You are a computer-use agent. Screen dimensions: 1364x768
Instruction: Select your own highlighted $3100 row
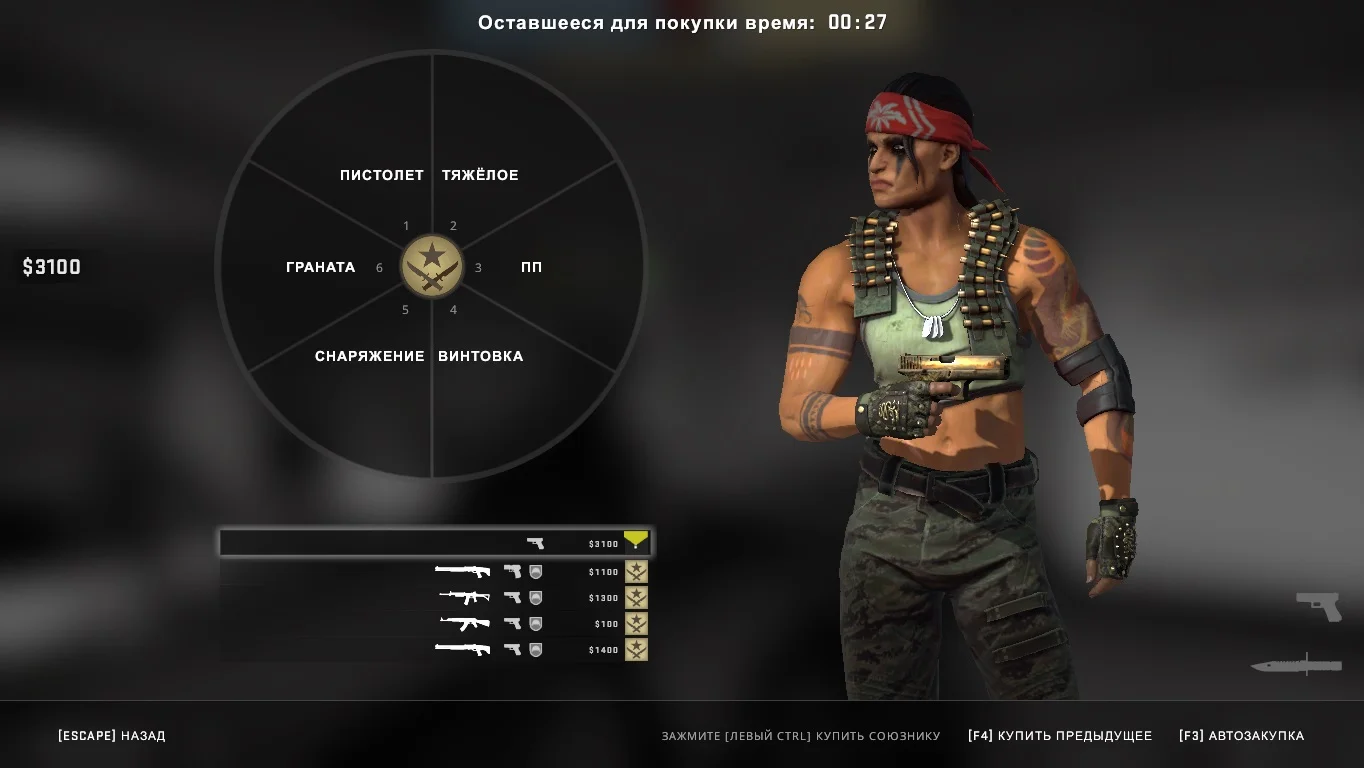tap(435, 543)
